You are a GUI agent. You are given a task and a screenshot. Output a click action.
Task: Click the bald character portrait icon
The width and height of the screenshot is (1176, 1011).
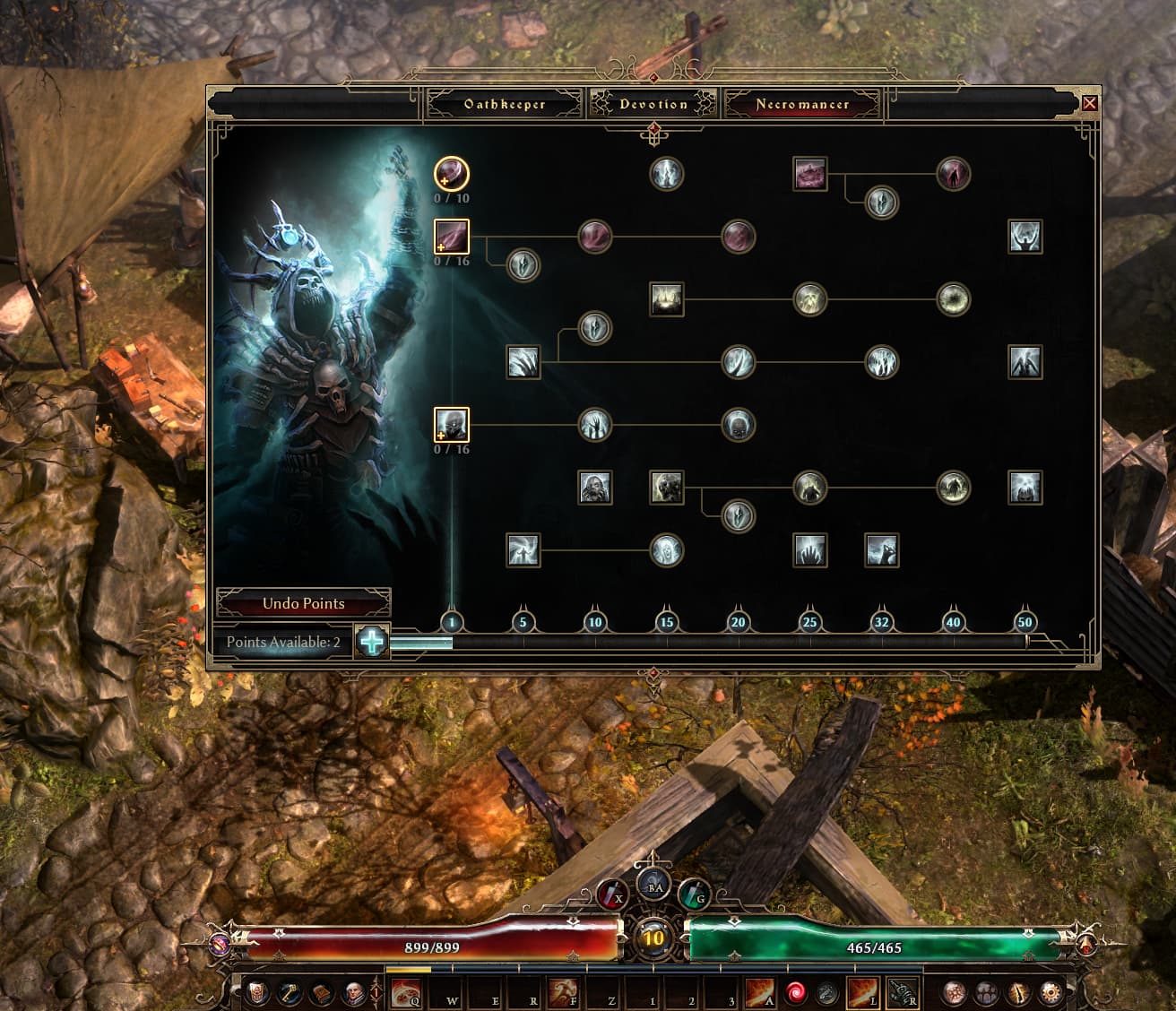[354, 992]
